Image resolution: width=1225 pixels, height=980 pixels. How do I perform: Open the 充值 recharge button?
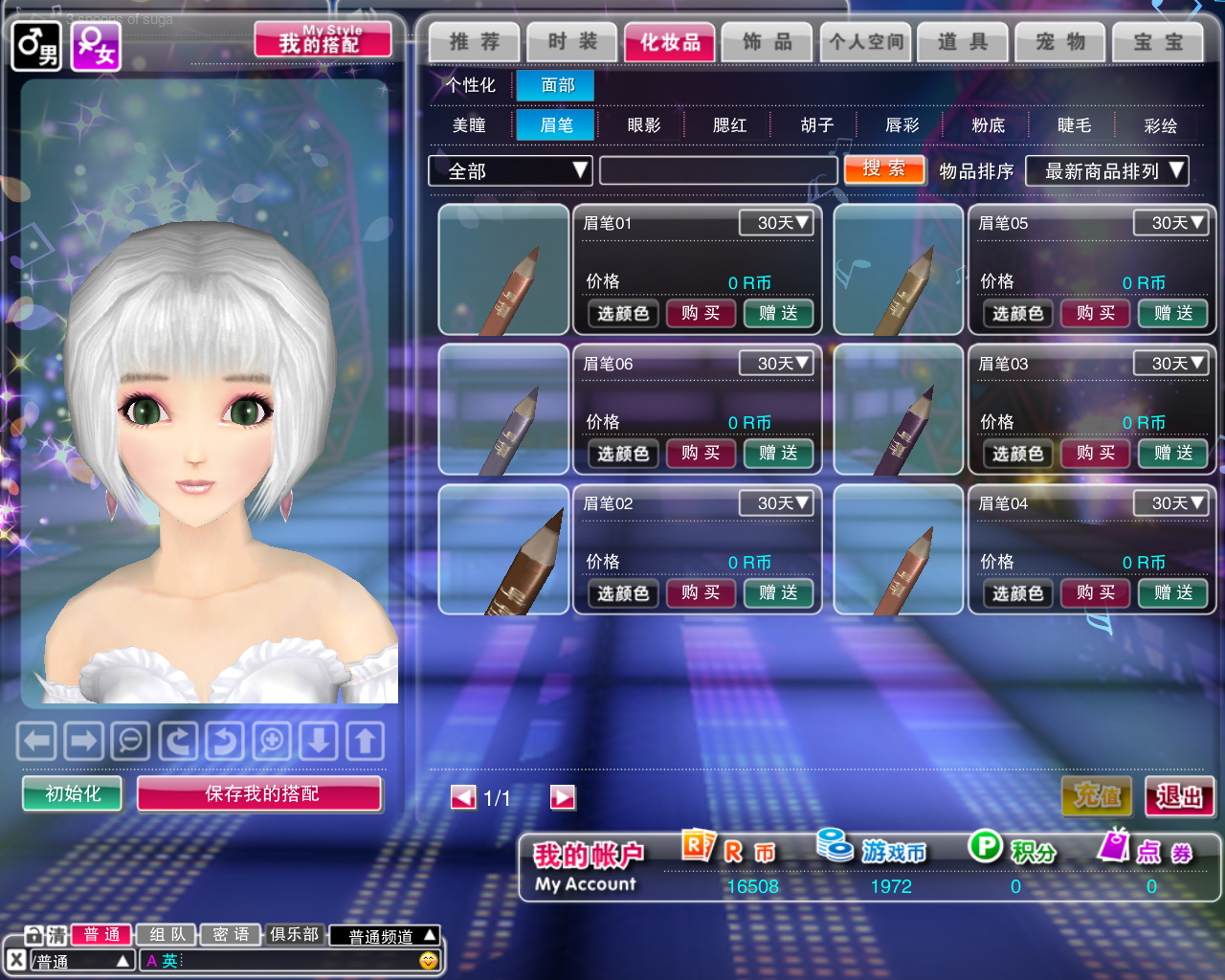1097,796
